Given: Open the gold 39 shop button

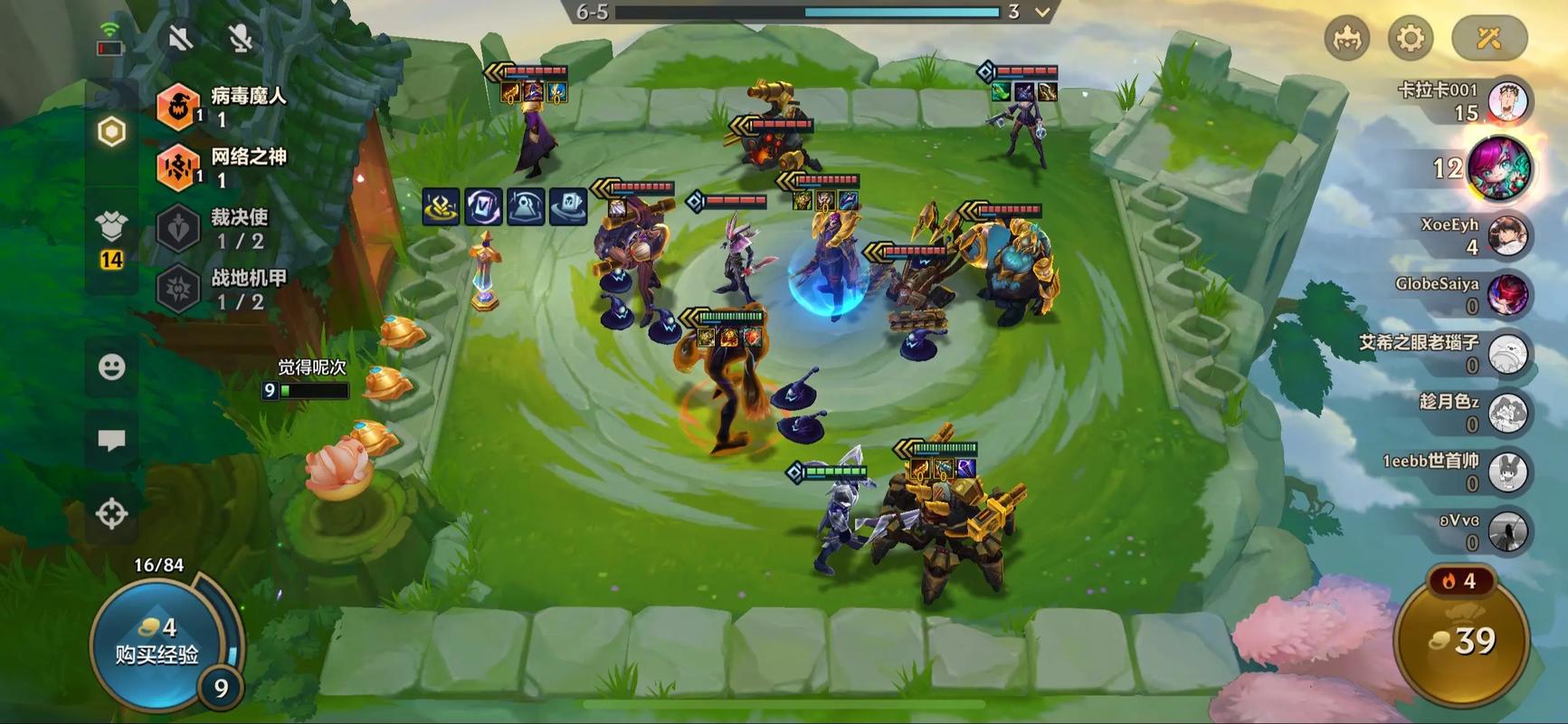Looking at the screenshot, I should tap(1462, 641).
